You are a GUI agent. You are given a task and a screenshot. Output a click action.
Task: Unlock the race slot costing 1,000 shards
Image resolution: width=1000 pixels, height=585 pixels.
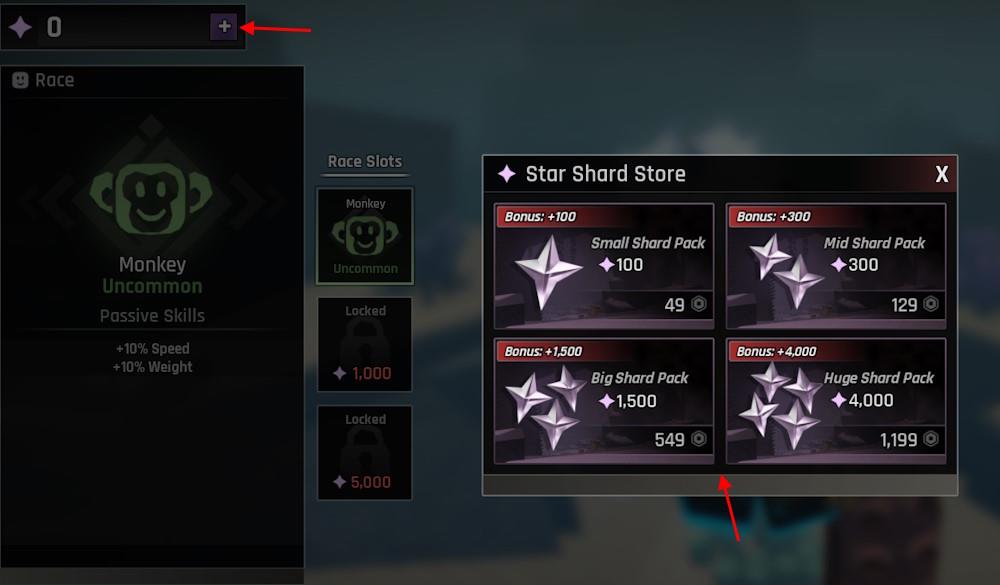(x=365, y=343)
